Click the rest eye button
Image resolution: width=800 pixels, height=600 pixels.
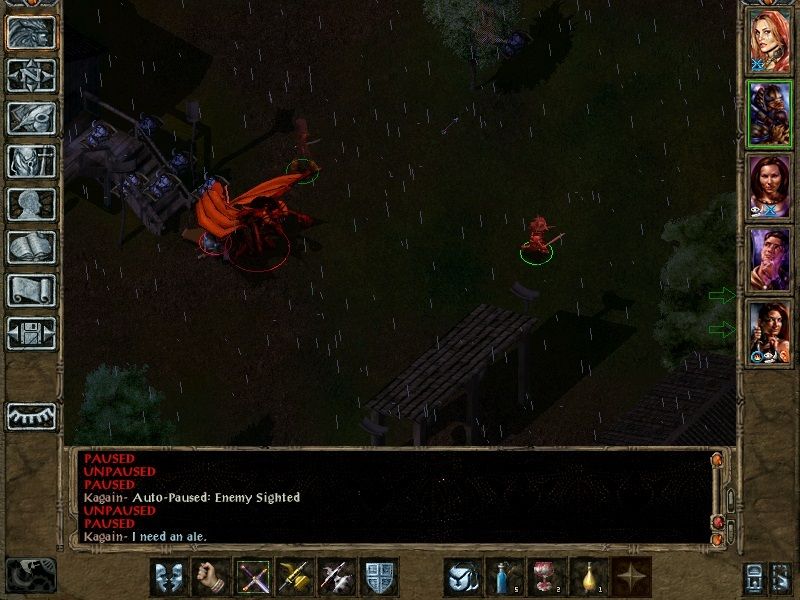tap(31, 416)
